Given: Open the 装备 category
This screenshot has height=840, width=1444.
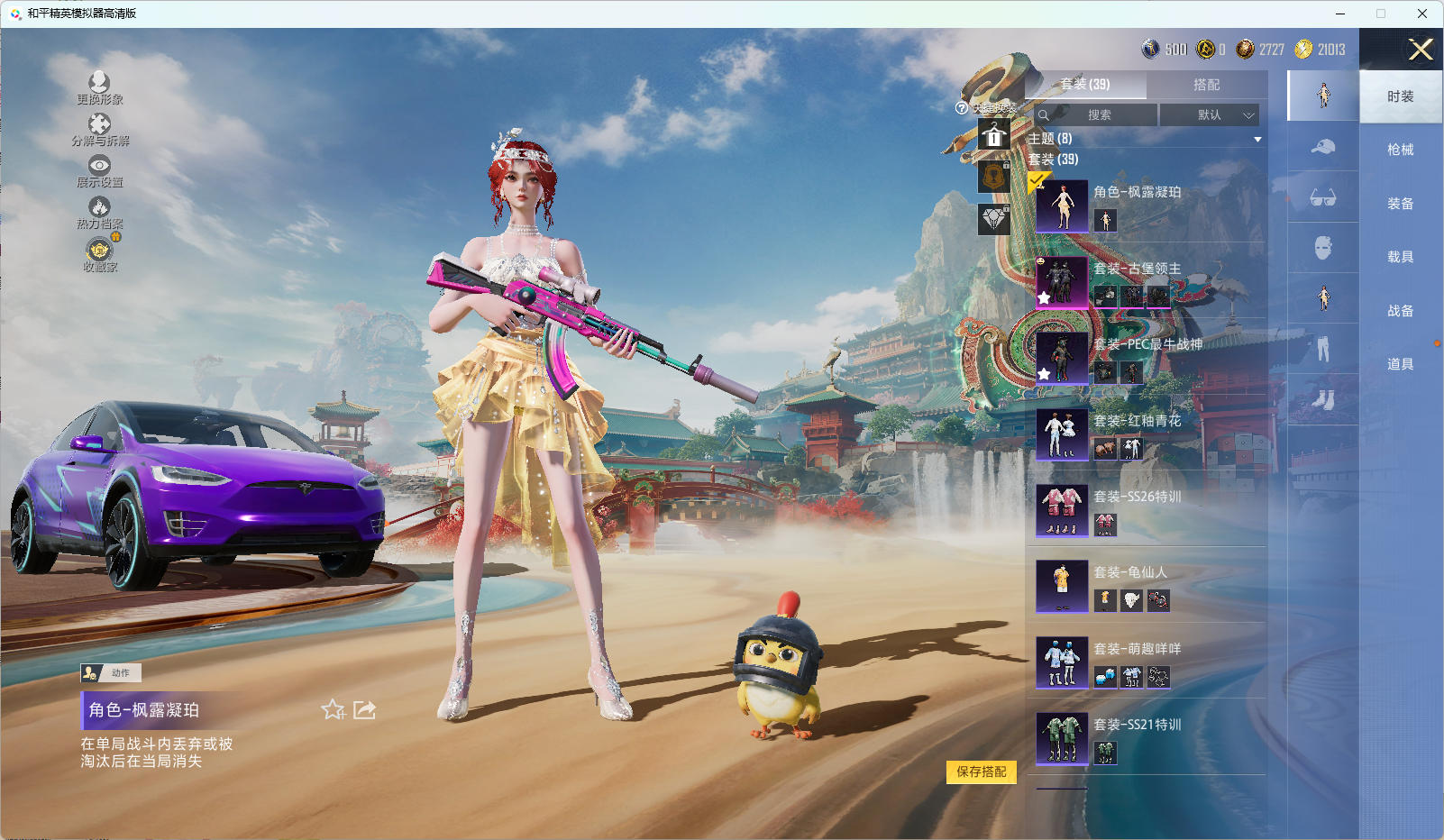Looking at the screenshot, I should point(1400,204).
